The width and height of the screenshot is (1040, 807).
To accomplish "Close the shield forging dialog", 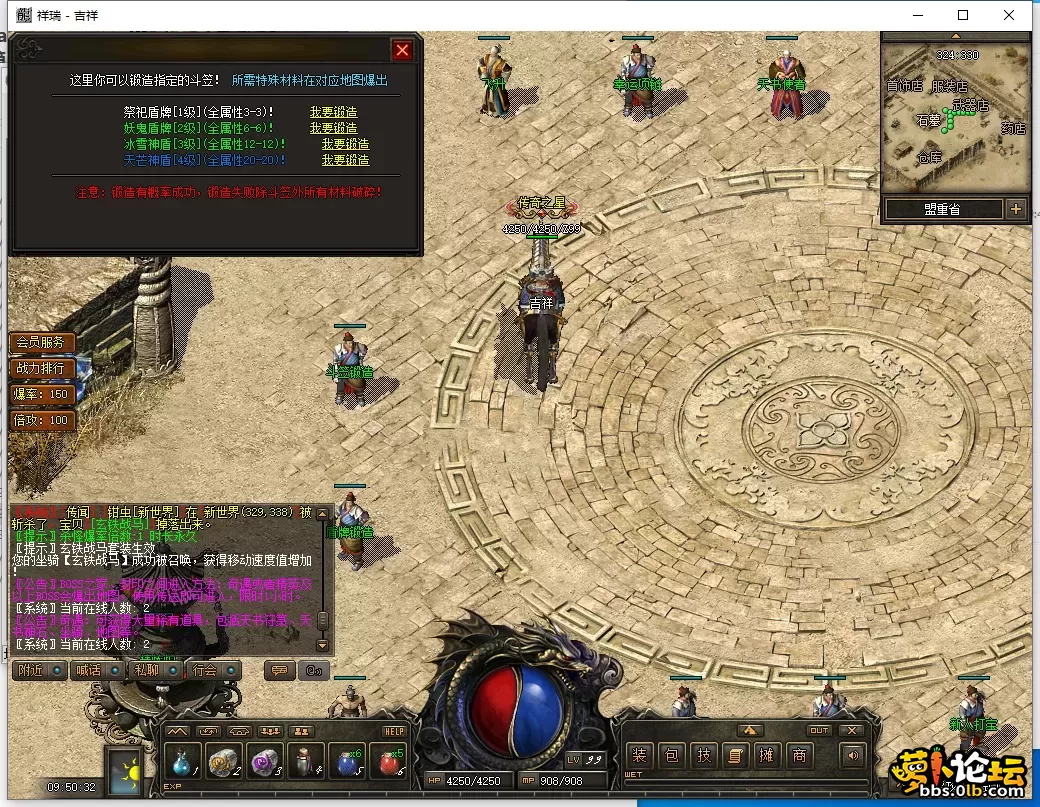I will point(402,50).
